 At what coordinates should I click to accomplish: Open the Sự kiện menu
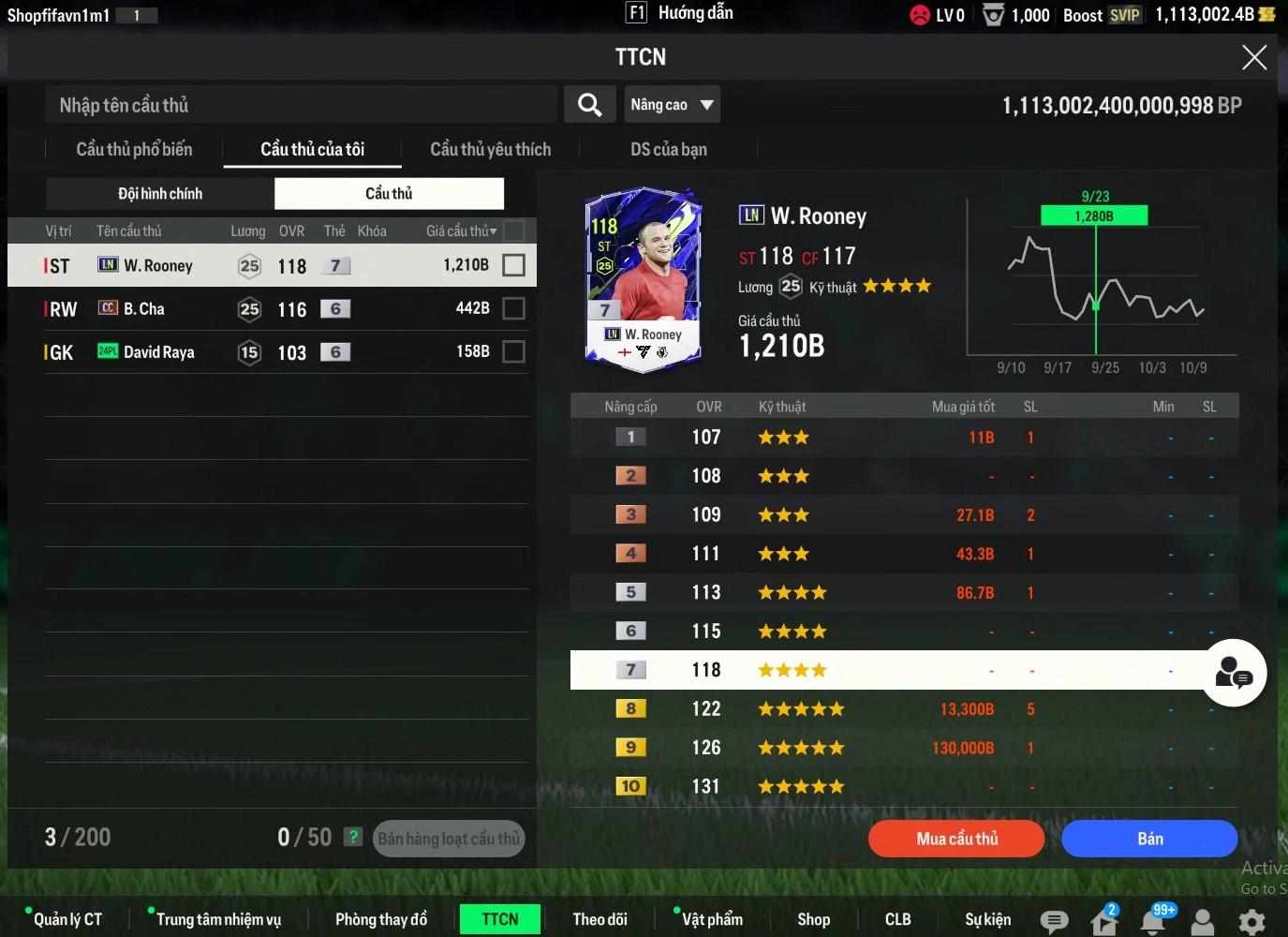pyautogui.click(x=987, y=920)
